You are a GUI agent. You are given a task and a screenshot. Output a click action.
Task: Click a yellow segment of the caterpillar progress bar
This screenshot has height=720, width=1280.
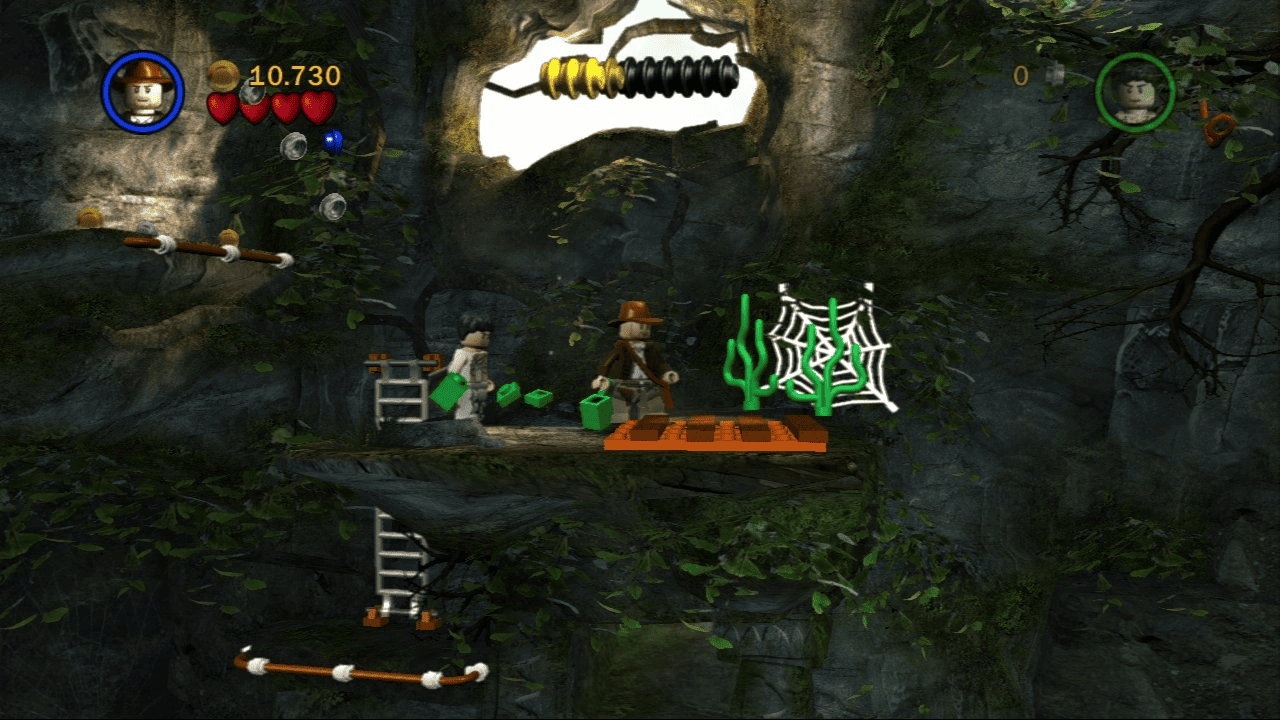click(x=575, y=73)
